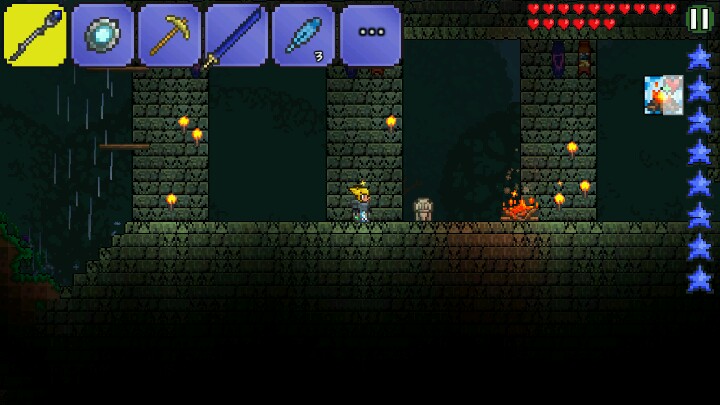Select the Magic Mirror hotbar slot
720x405 pixels.
[103, 35]
